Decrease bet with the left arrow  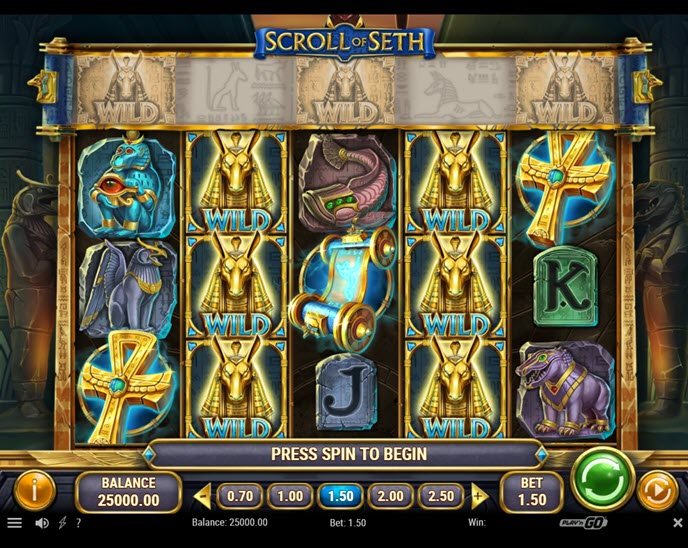(x=203, y=495)
